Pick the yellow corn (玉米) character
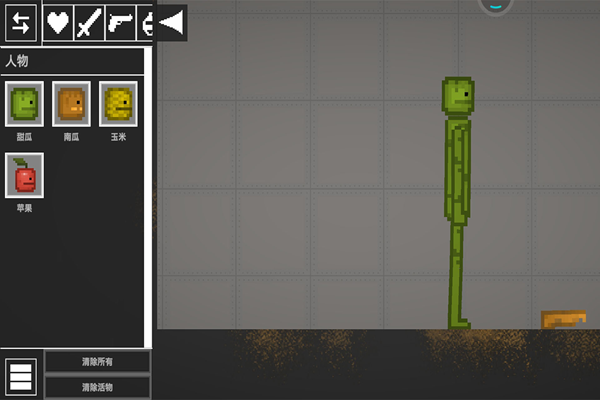 click(x=118, y=103)
